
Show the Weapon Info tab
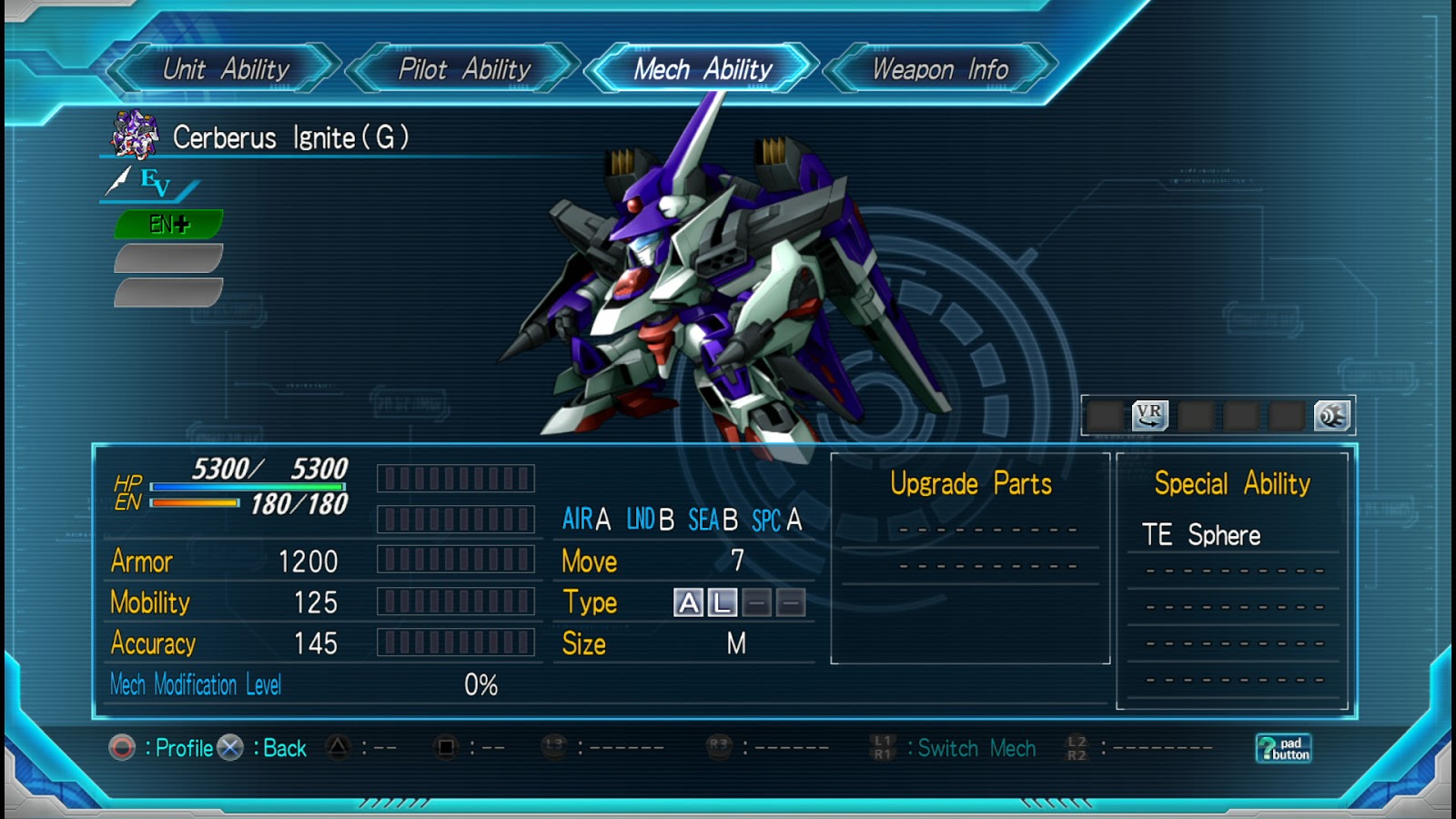[940, 69]
